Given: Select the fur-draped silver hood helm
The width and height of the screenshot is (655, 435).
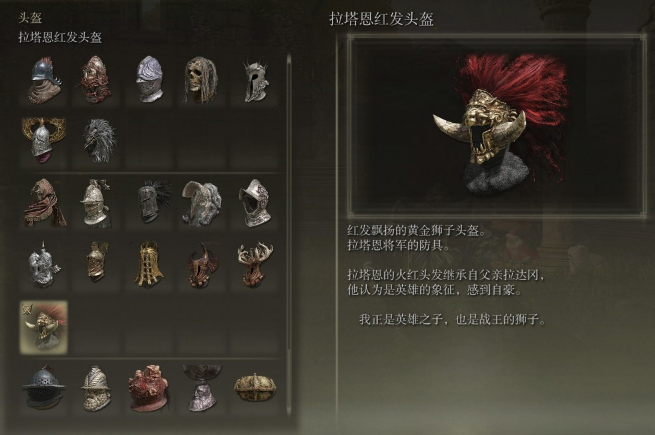Looking at the screenshot, I should coord(199,201).
